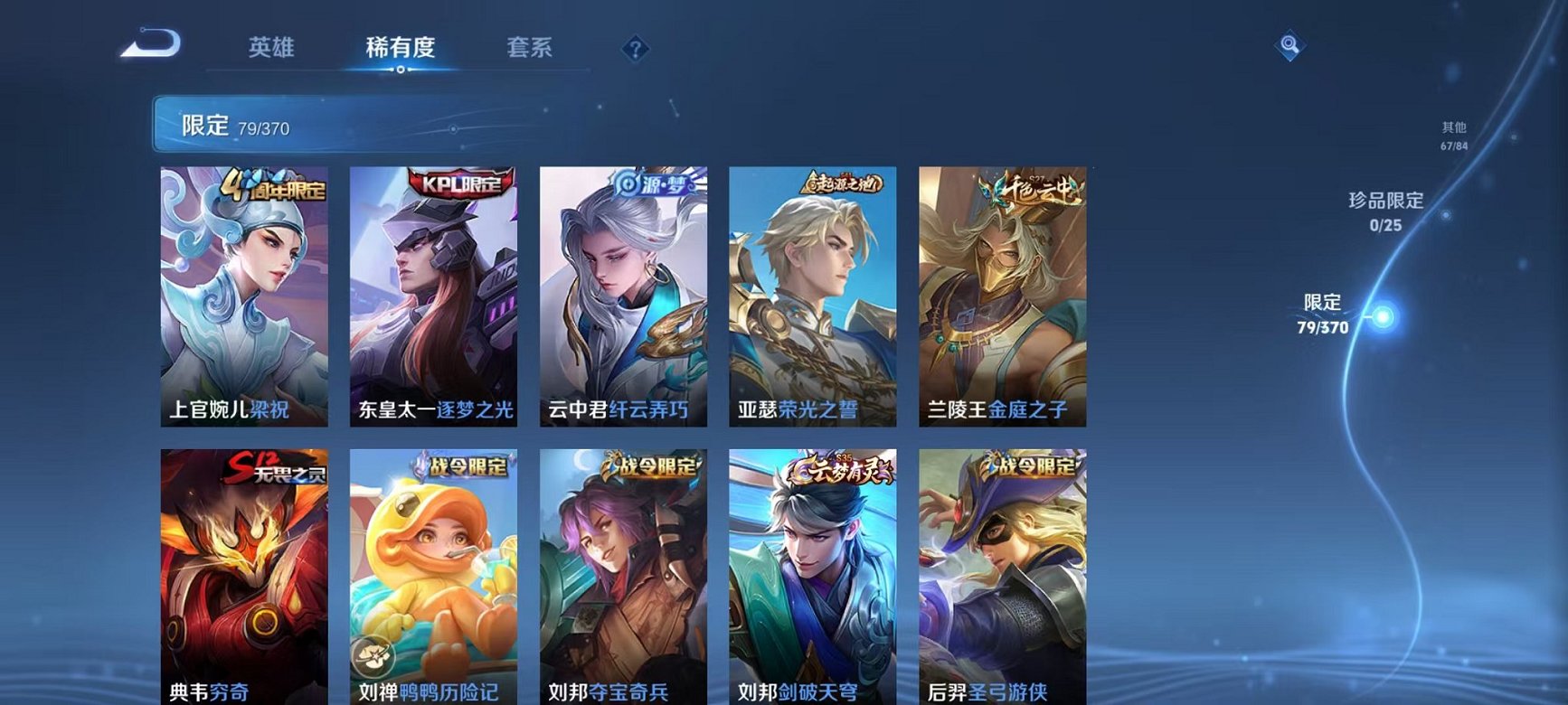Switch to the 英雄 tab

coord(273,49)
